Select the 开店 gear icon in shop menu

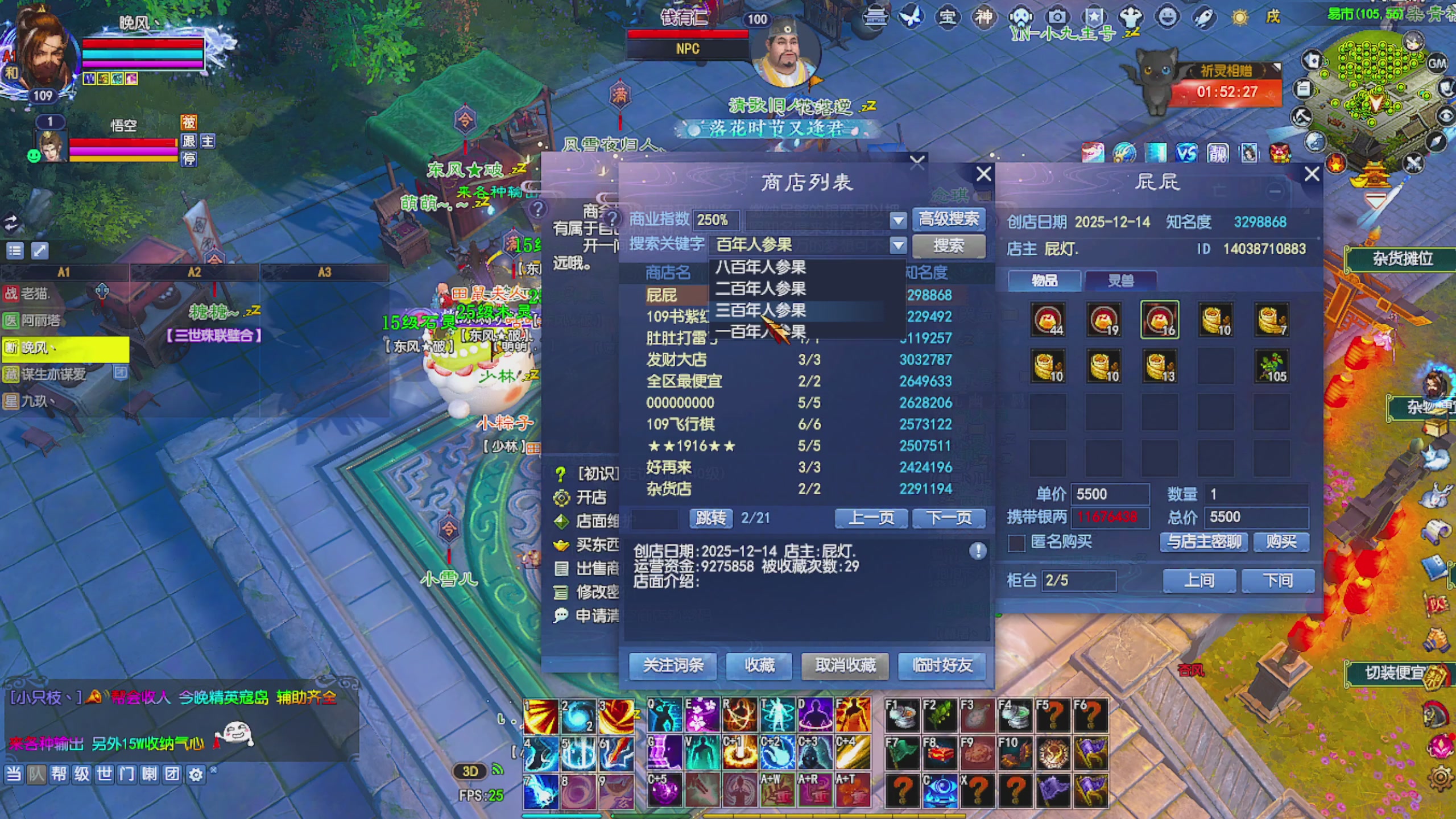[563, 497]
